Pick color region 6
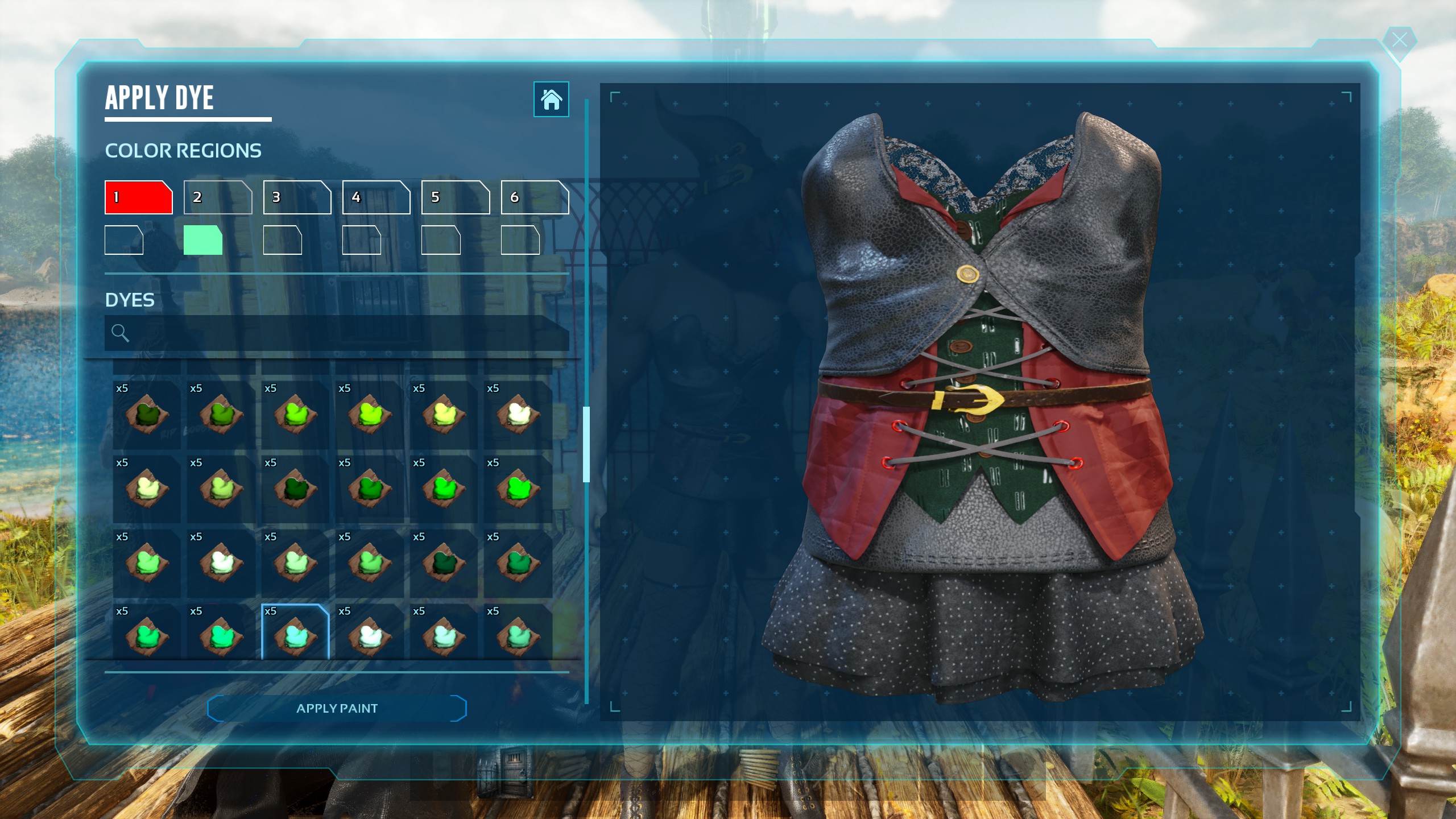The image size is (1456, 819). (535, 197)
